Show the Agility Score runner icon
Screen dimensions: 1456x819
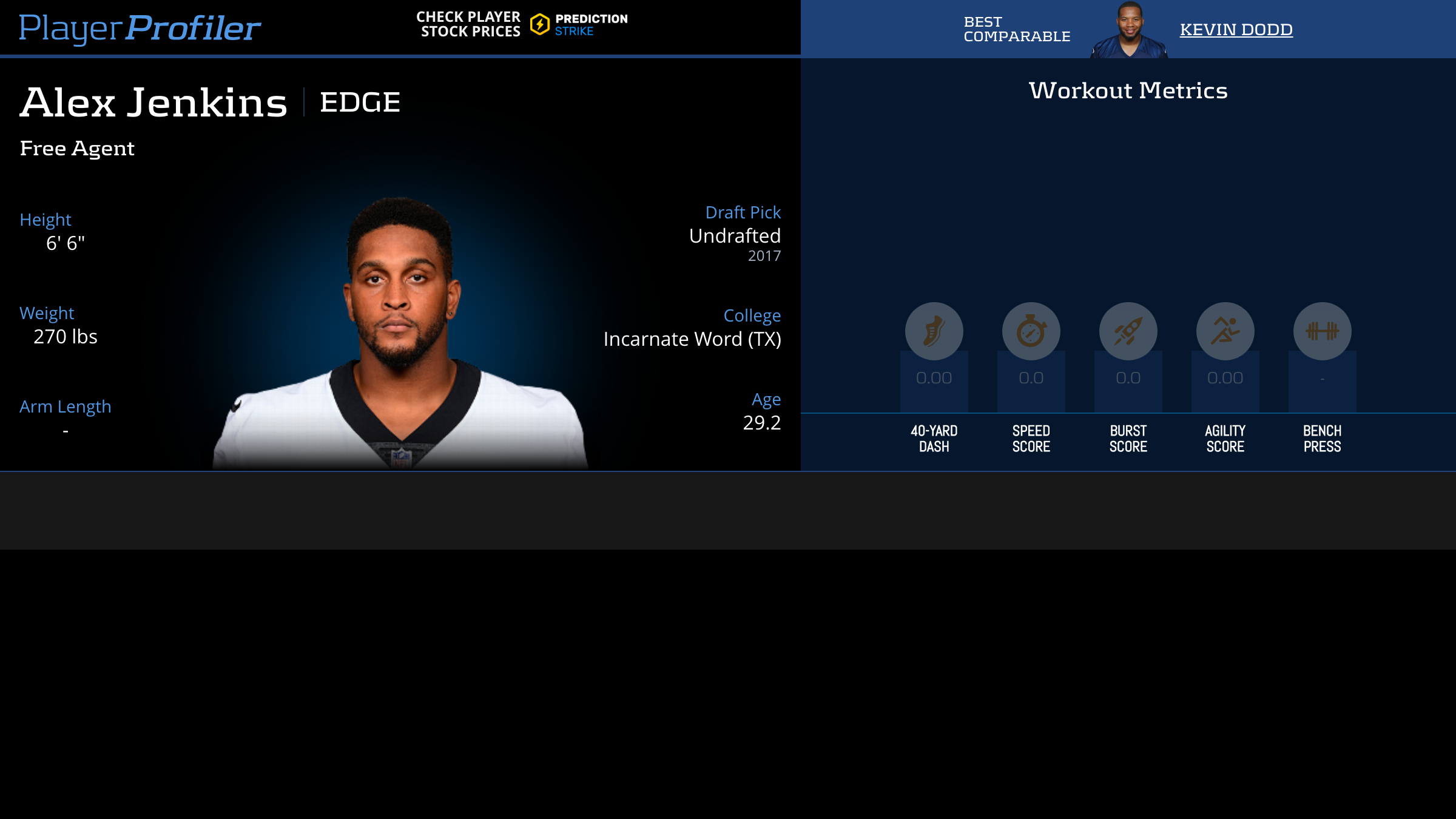point(1225,331)
